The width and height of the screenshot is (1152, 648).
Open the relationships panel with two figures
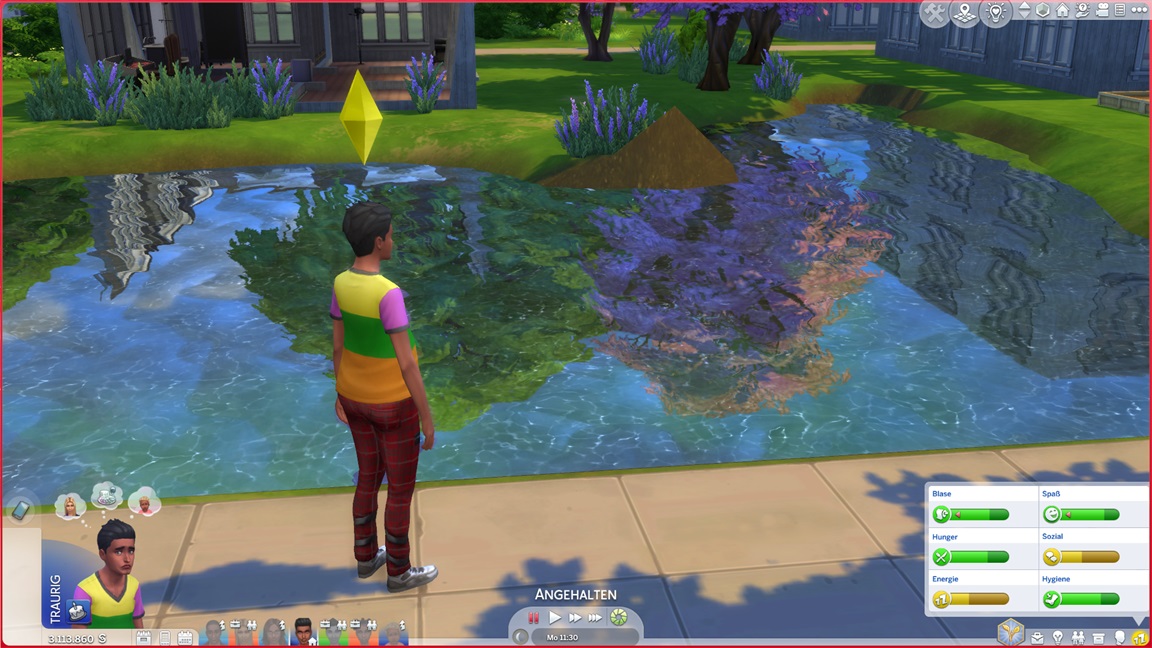tap(1078, 637)
